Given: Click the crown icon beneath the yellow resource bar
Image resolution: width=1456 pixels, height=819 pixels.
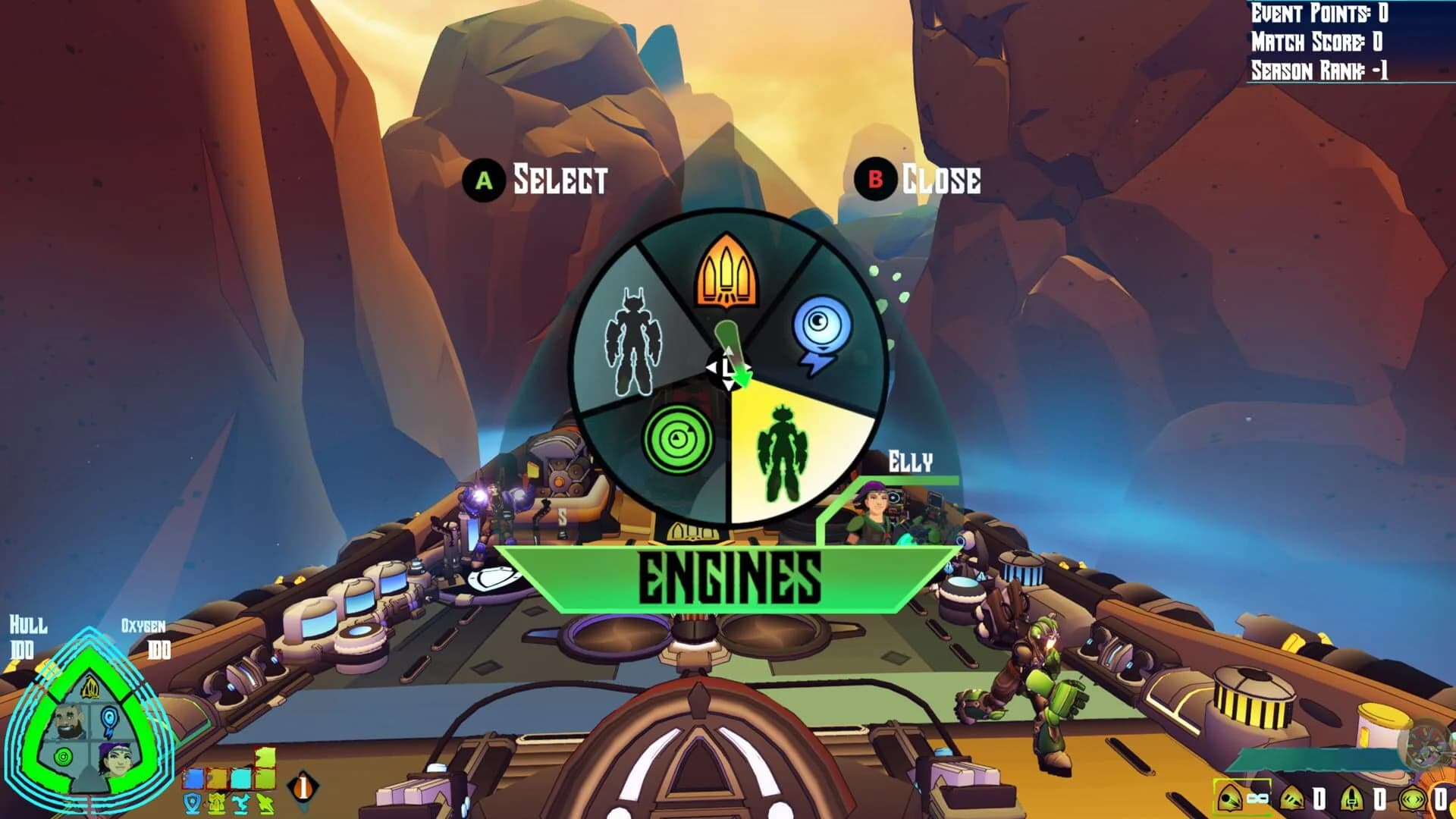Looking at the screenshot, I should pos(216,804).
